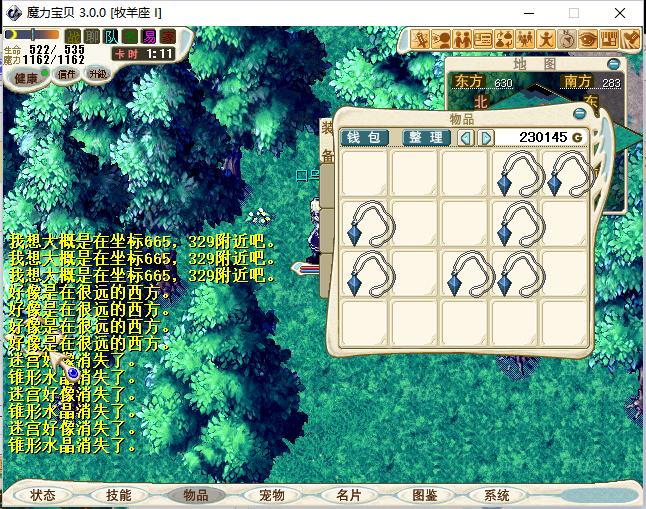
Task: Toggle the 物品 items menu
Action: pos(196,495)
